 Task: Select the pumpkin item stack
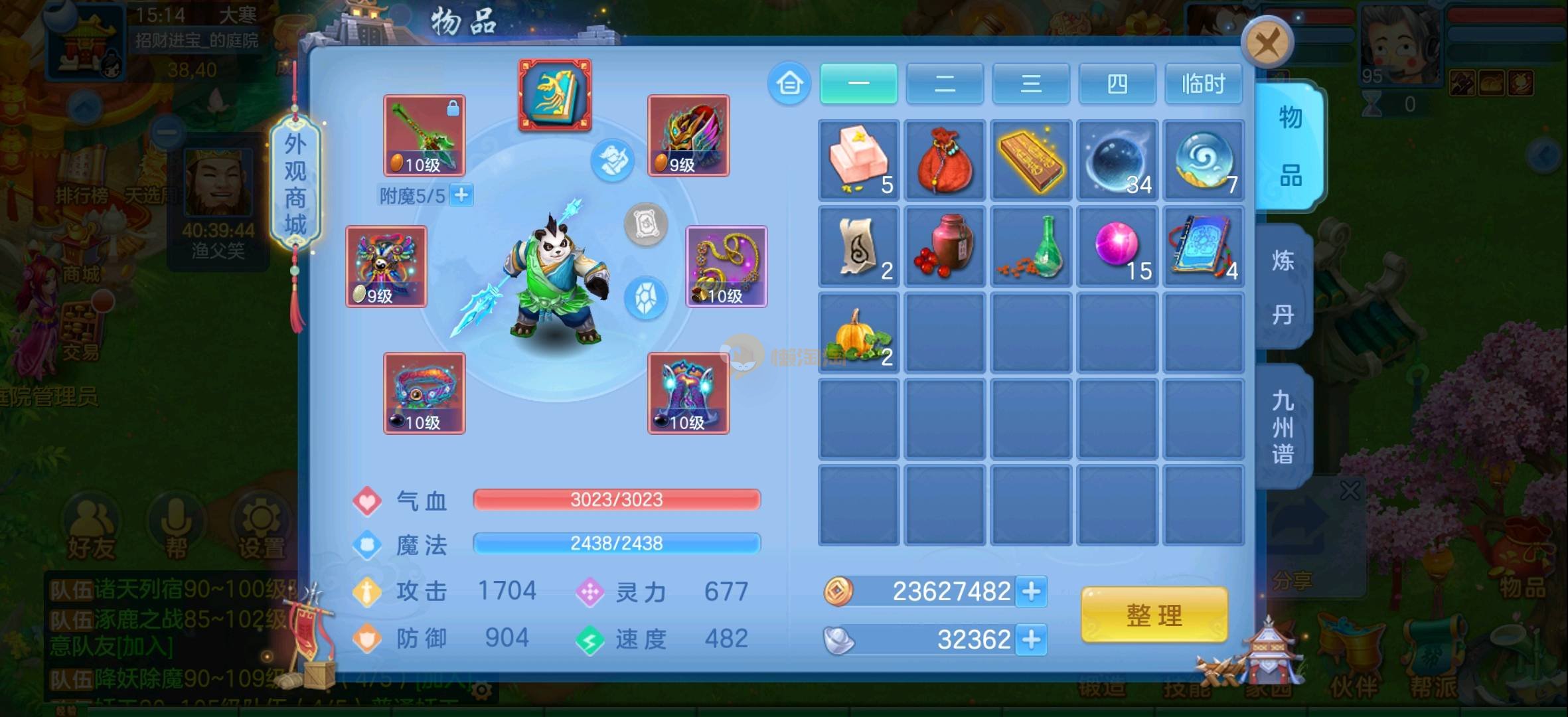[858, 333]
